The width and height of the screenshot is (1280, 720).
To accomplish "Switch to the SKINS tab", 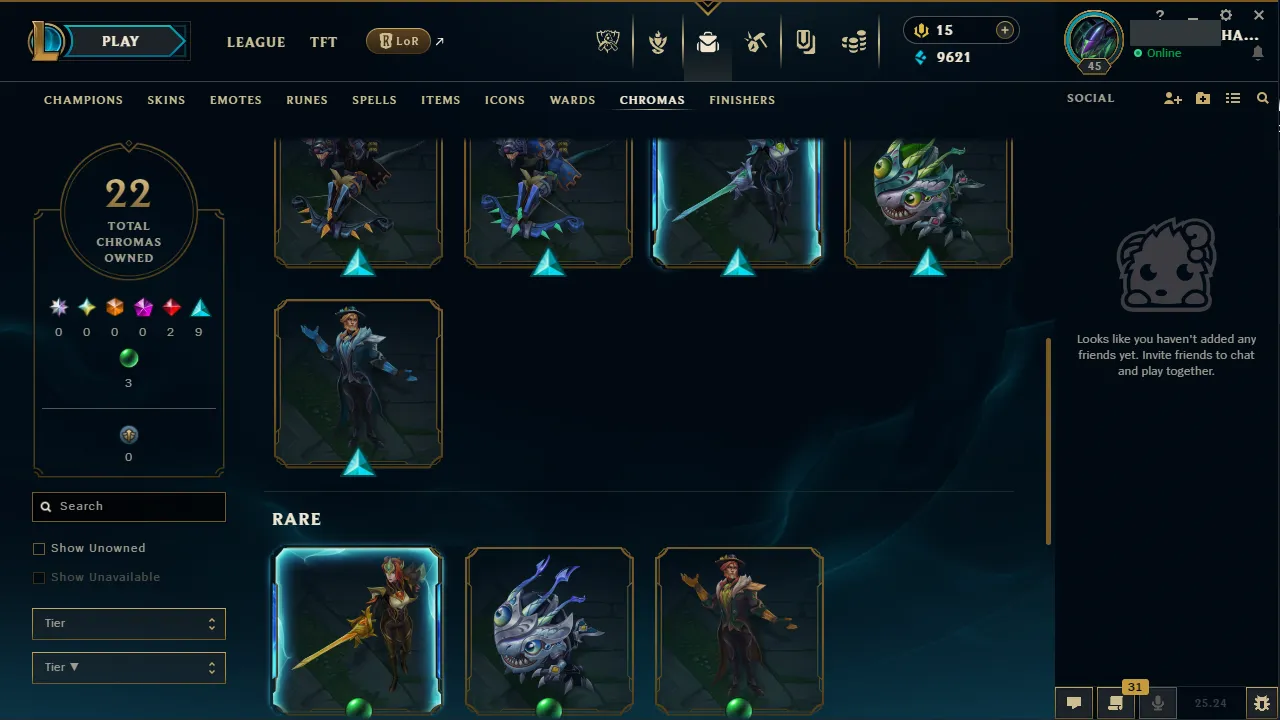I will click(x=166, y=100).
